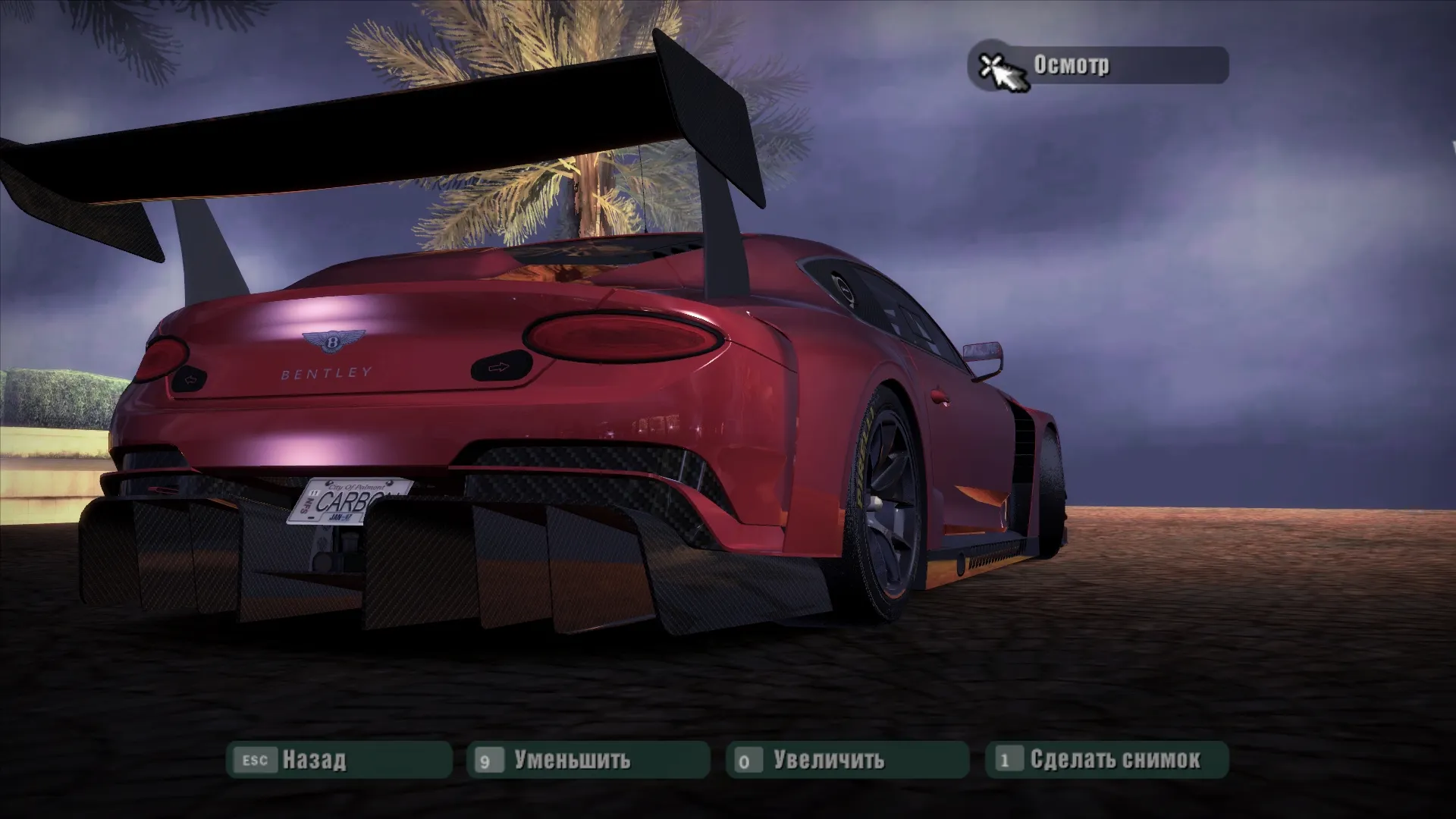Go back with the Назад button
Viewport: 1456px width, 819px height.
339,760
